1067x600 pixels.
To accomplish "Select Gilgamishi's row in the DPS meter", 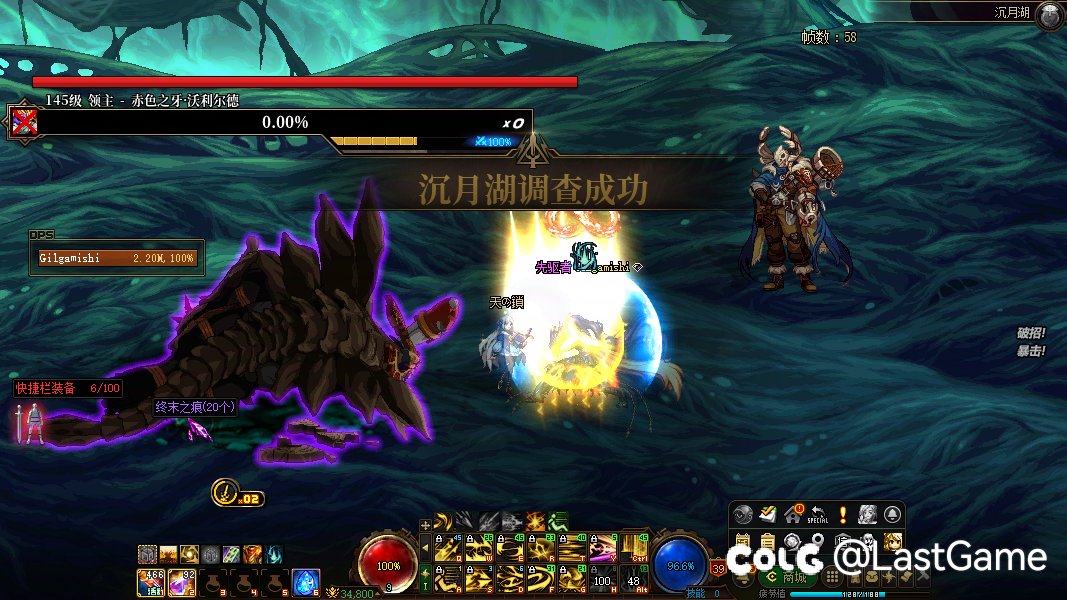I will 116,258.
